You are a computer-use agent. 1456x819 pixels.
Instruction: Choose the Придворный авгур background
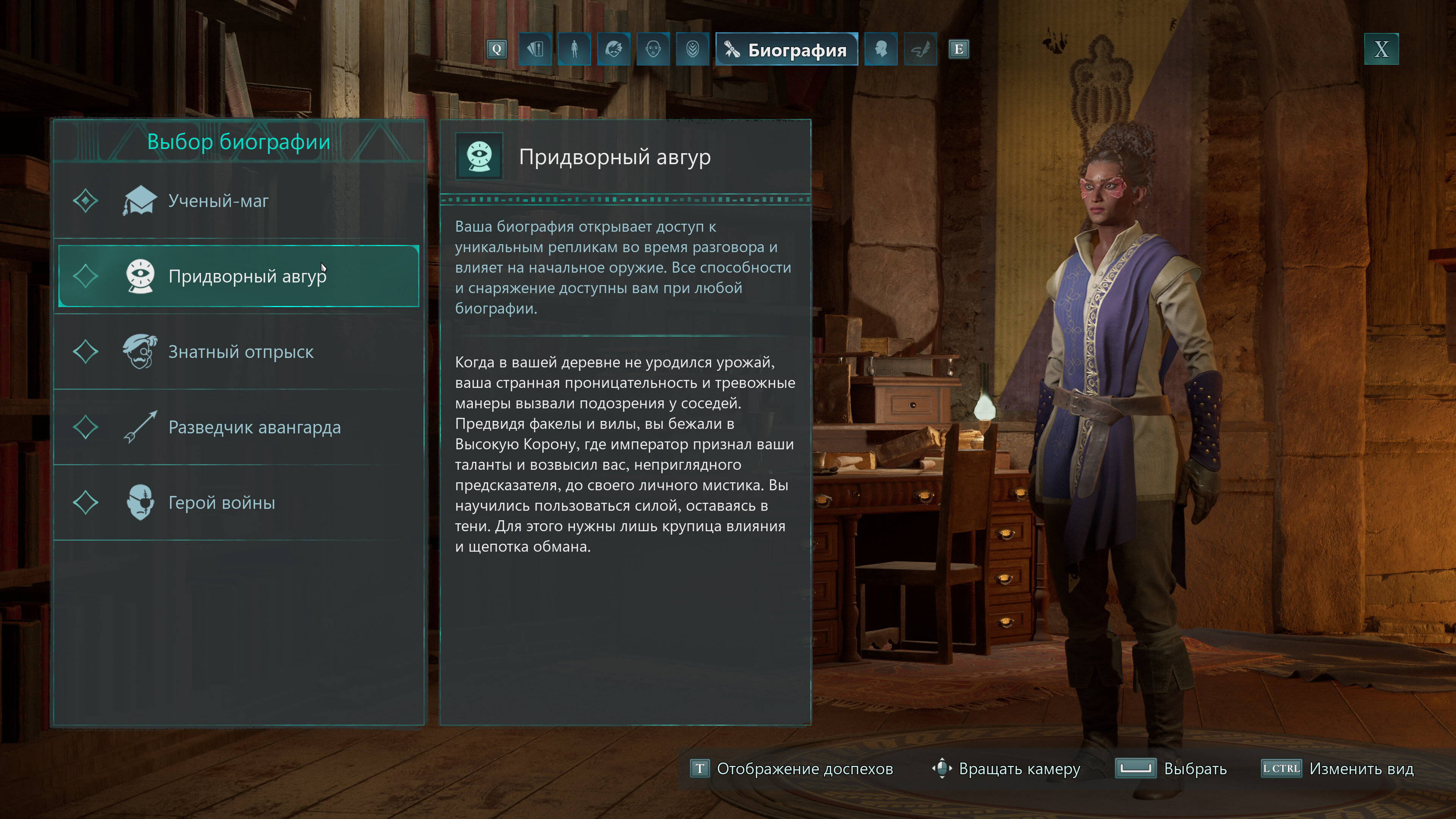[237, 276]
